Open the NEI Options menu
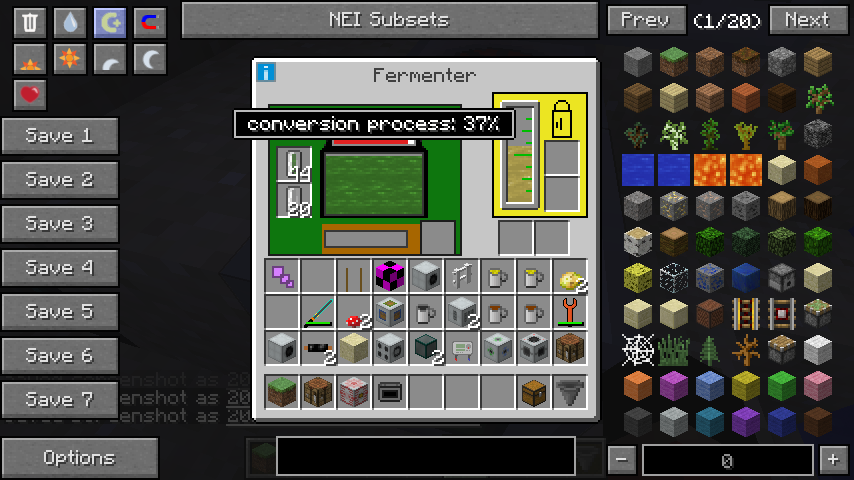Image resolution: width=854 pixels, height=480 pixels. click(x=79, y=458)
